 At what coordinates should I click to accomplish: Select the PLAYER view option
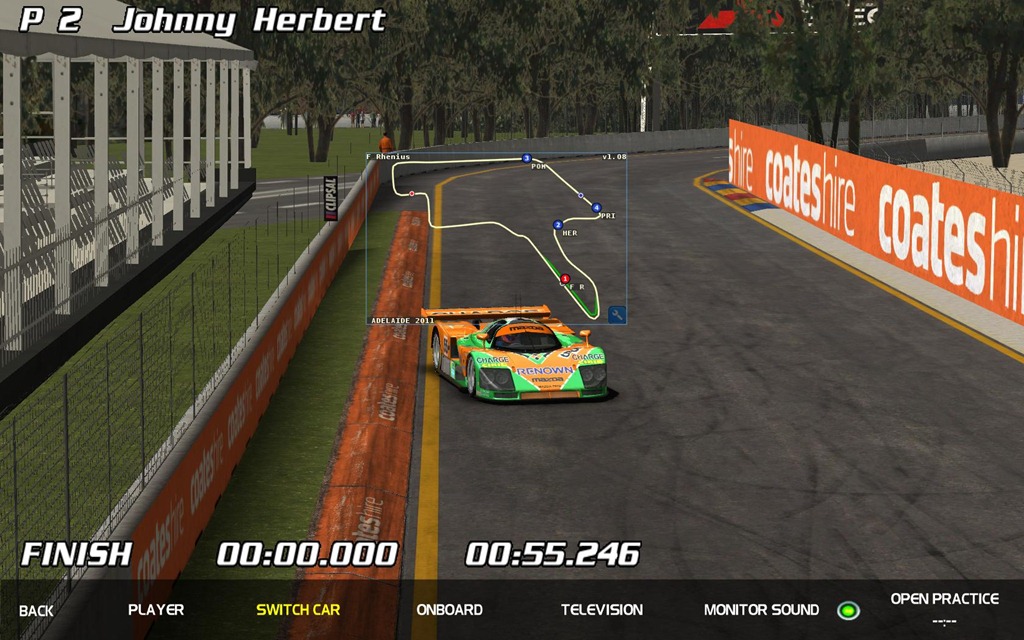click(x=156, y=609)
